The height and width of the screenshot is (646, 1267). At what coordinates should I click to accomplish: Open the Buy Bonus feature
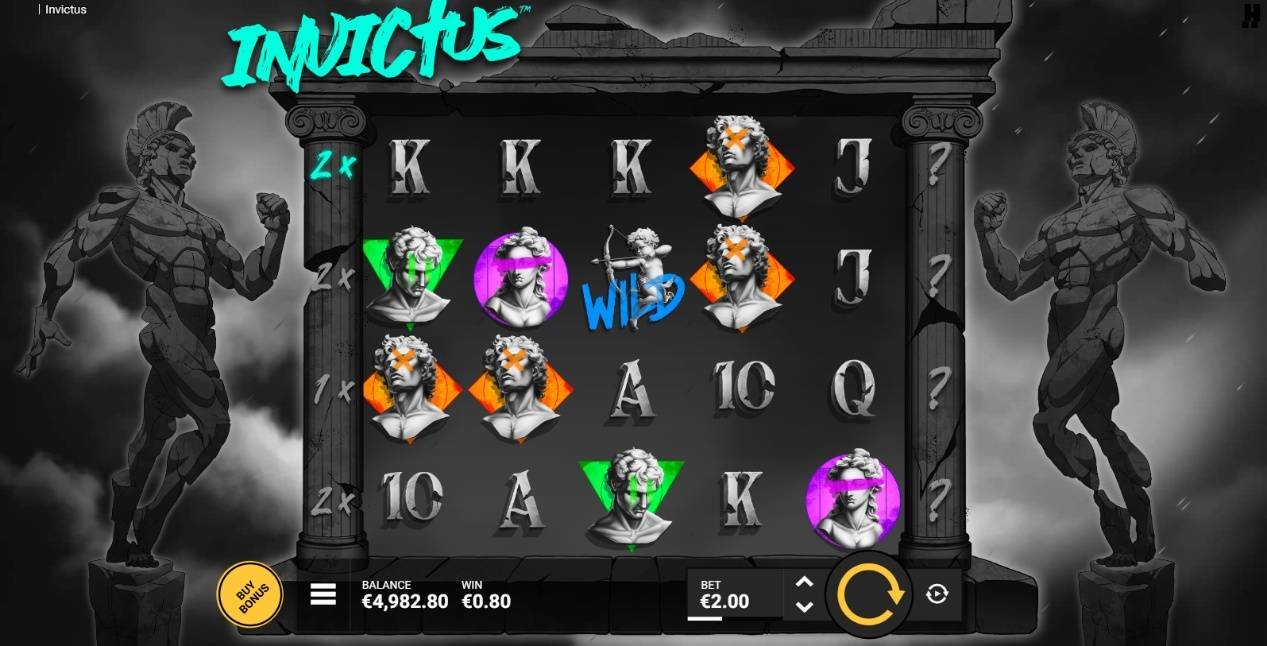pyautogui.click(x=249, y=597)
